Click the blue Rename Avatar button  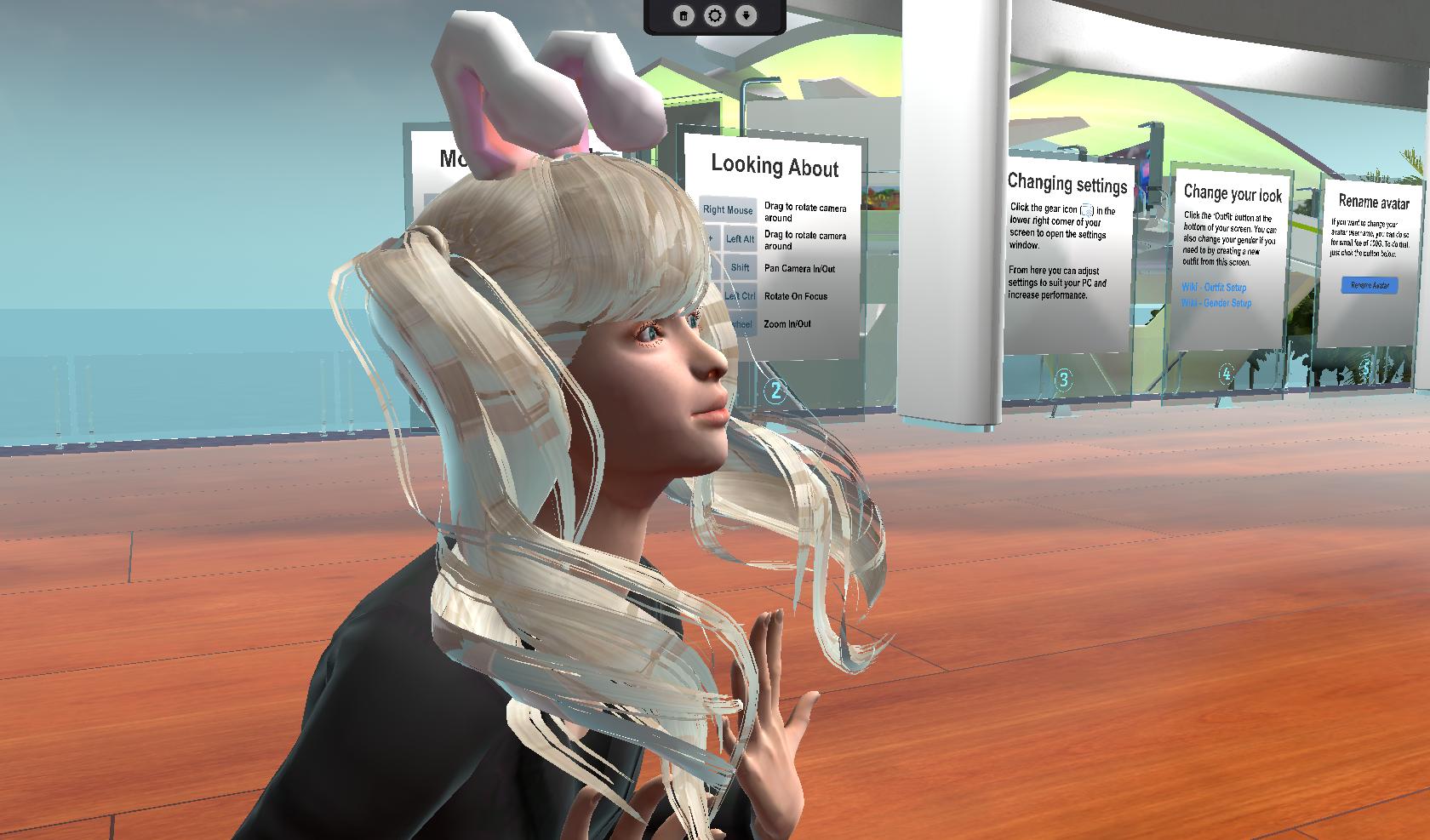click(1369, 285)
